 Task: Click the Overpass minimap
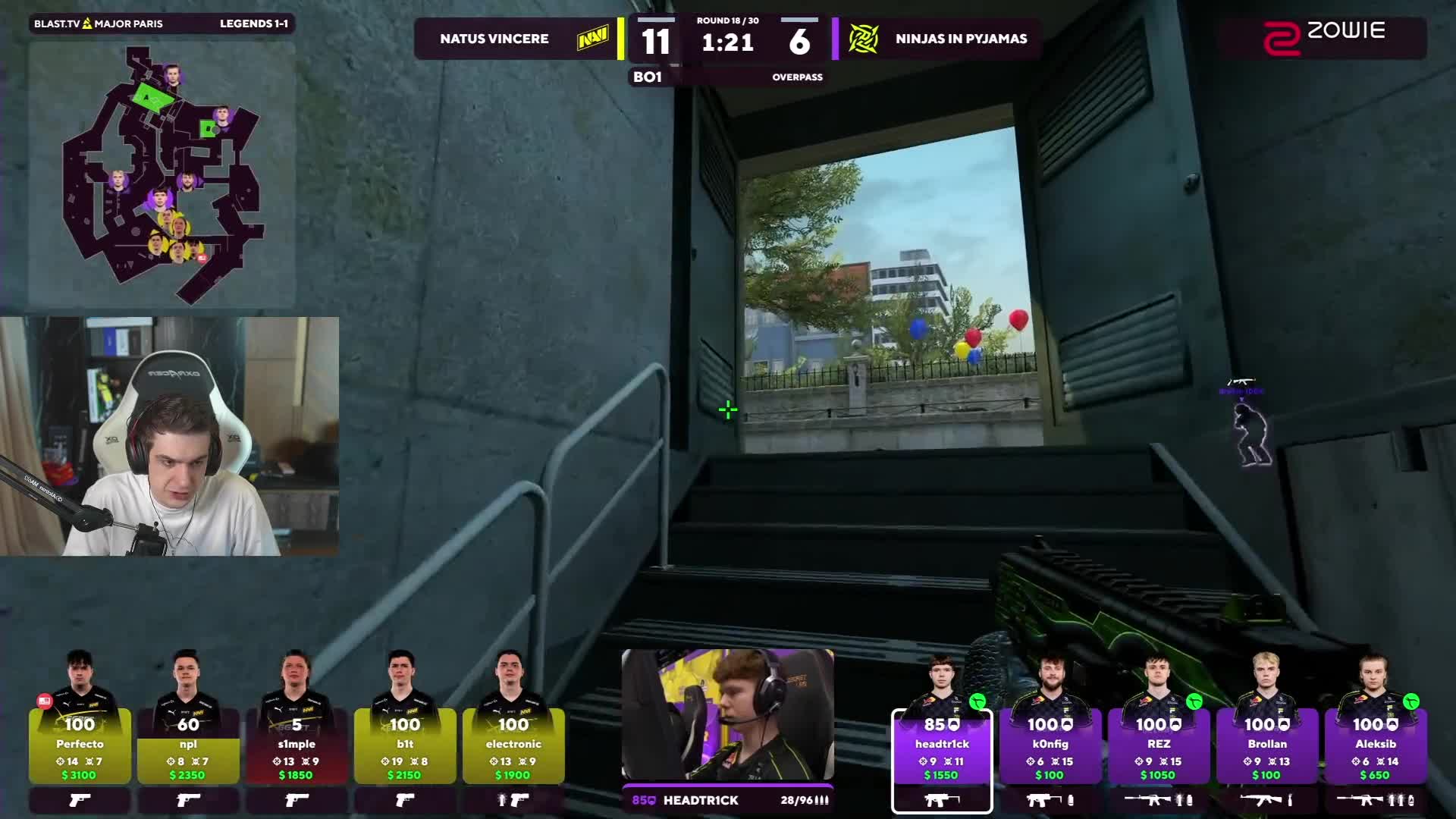[x=162, y=174]
